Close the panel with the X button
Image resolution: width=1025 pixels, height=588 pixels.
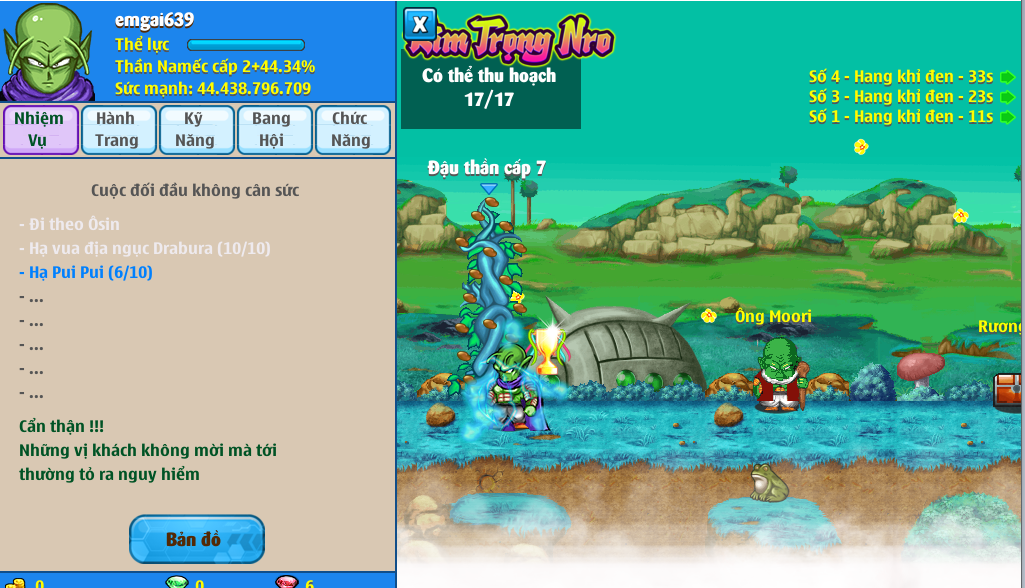pos(420,23)
